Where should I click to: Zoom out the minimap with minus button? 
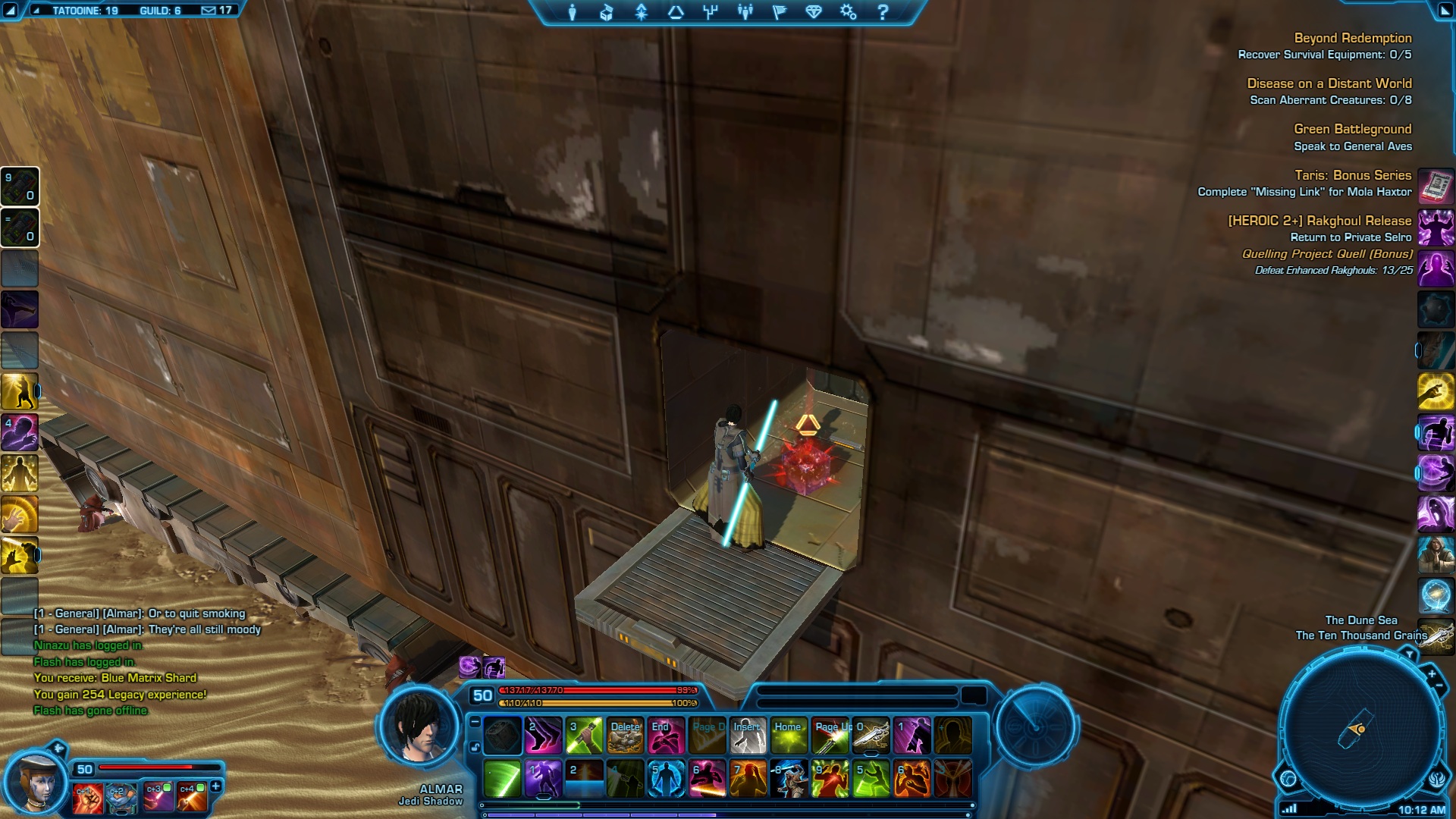pyautogui.click(x=1439, y=686)
